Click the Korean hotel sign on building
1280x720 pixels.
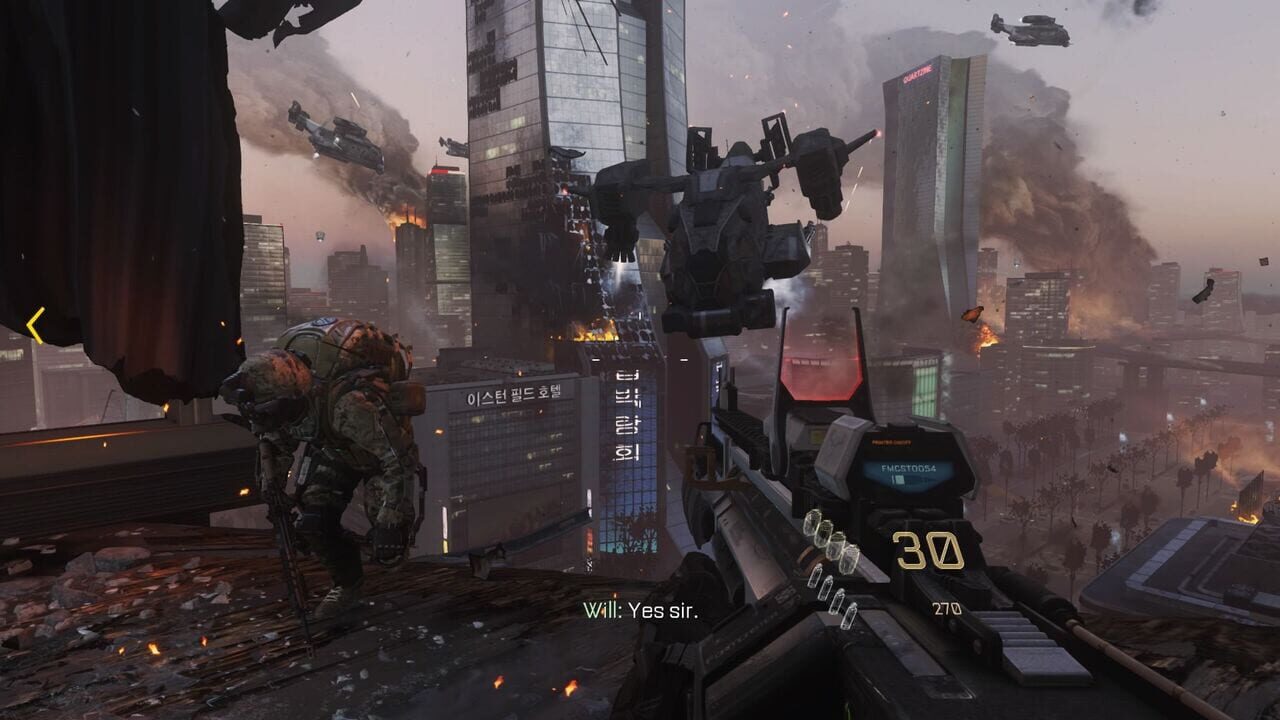click(x=513, y=392)
